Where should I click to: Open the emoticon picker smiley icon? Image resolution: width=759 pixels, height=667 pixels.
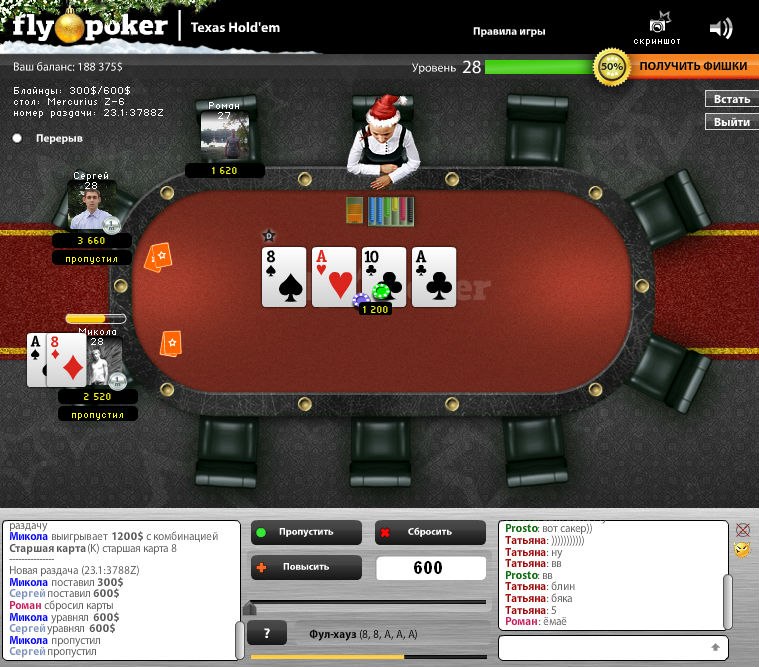[x=742, y=550]
